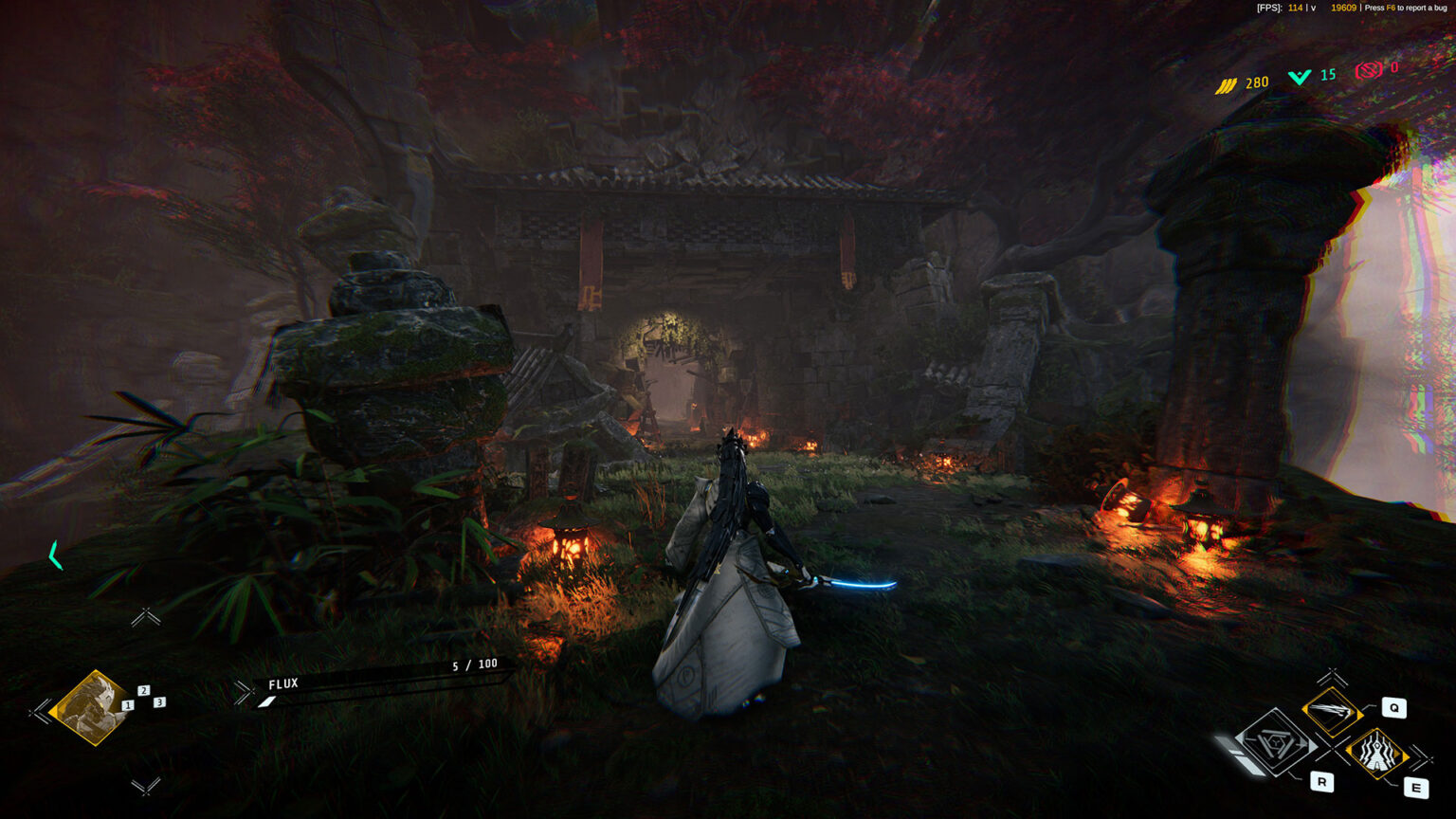Expand the chevron marker below the portrait

[x=147, y=788]
